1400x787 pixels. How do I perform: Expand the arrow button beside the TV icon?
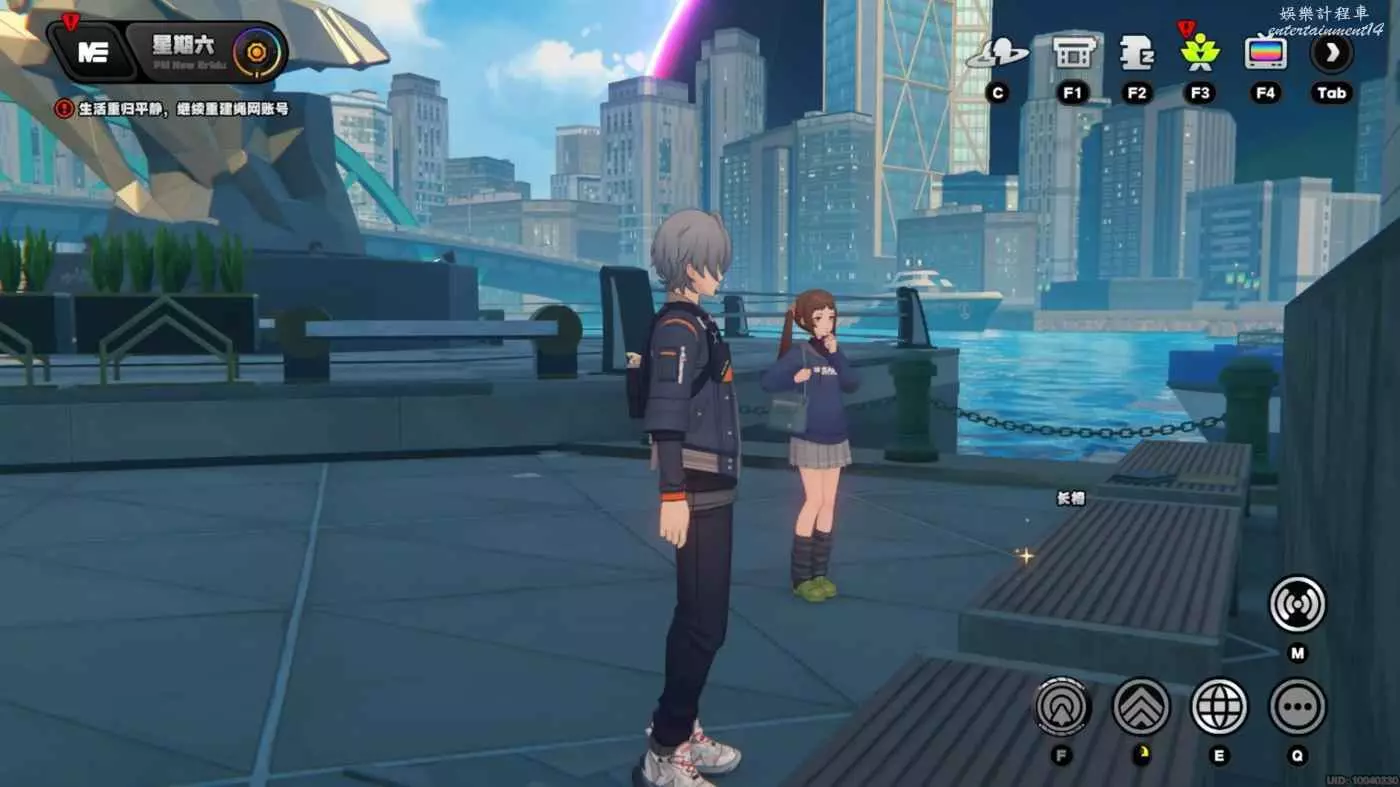(1331, 53)
